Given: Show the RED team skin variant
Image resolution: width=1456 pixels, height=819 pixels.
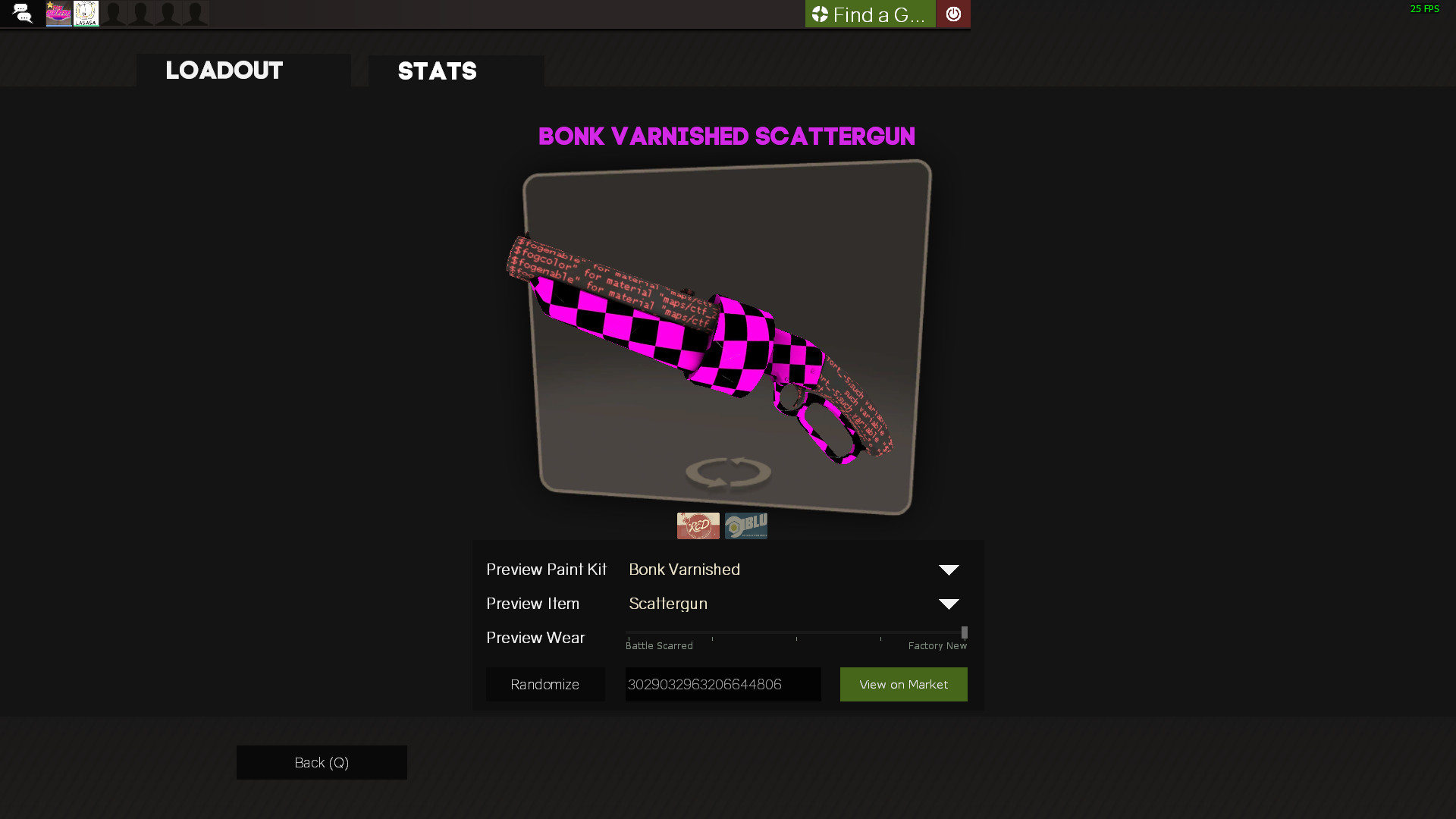Looking at the screenshot, I should [698, 526].
